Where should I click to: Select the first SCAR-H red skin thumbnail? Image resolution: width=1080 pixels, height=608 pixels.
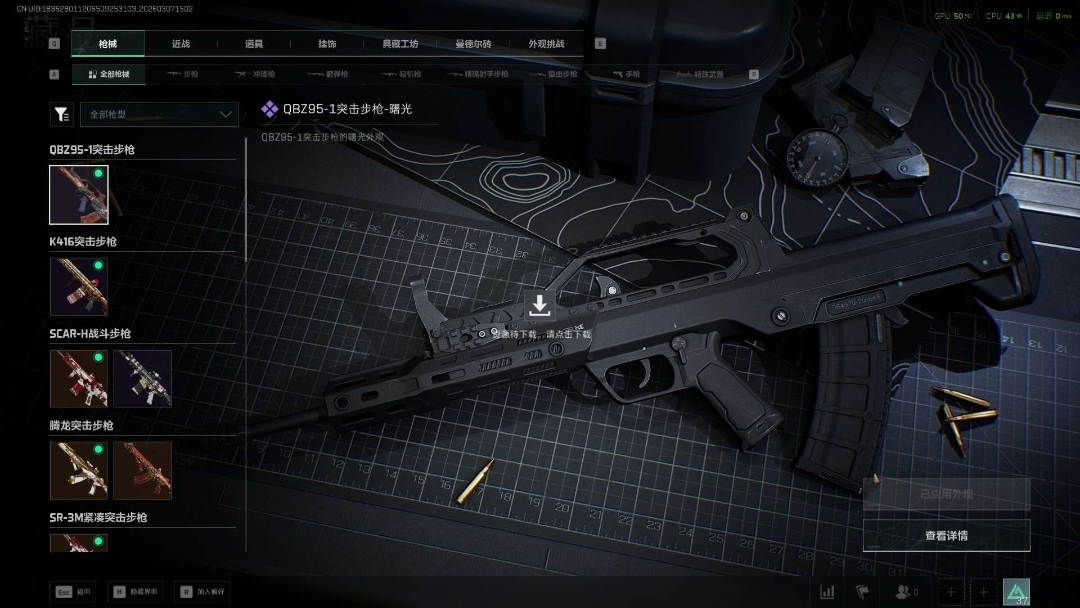(x=79, y=378)
